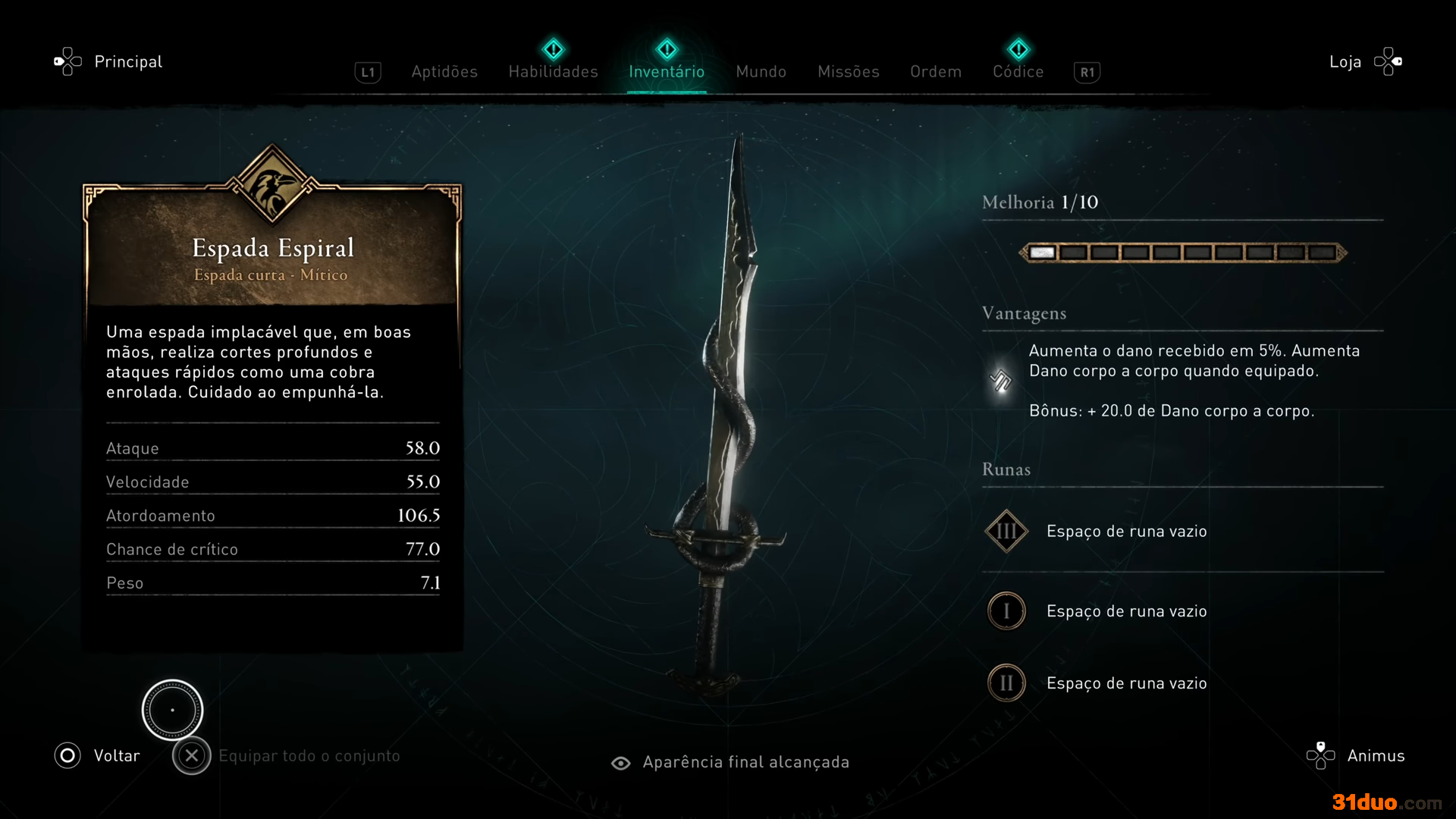Image resolution: width=1456 pixels, height=819 pixels.
Task: Switch to the Aptidões tab
Action: 444,71
